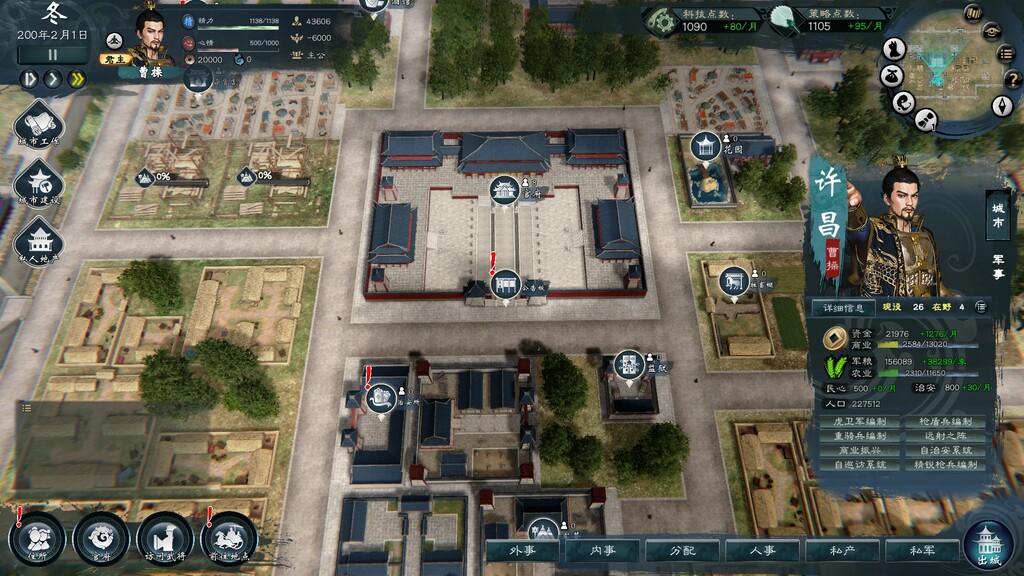
Task: Open the 内事 internal affairs menu
Action: pyautogui.click(x=602, y=551)
